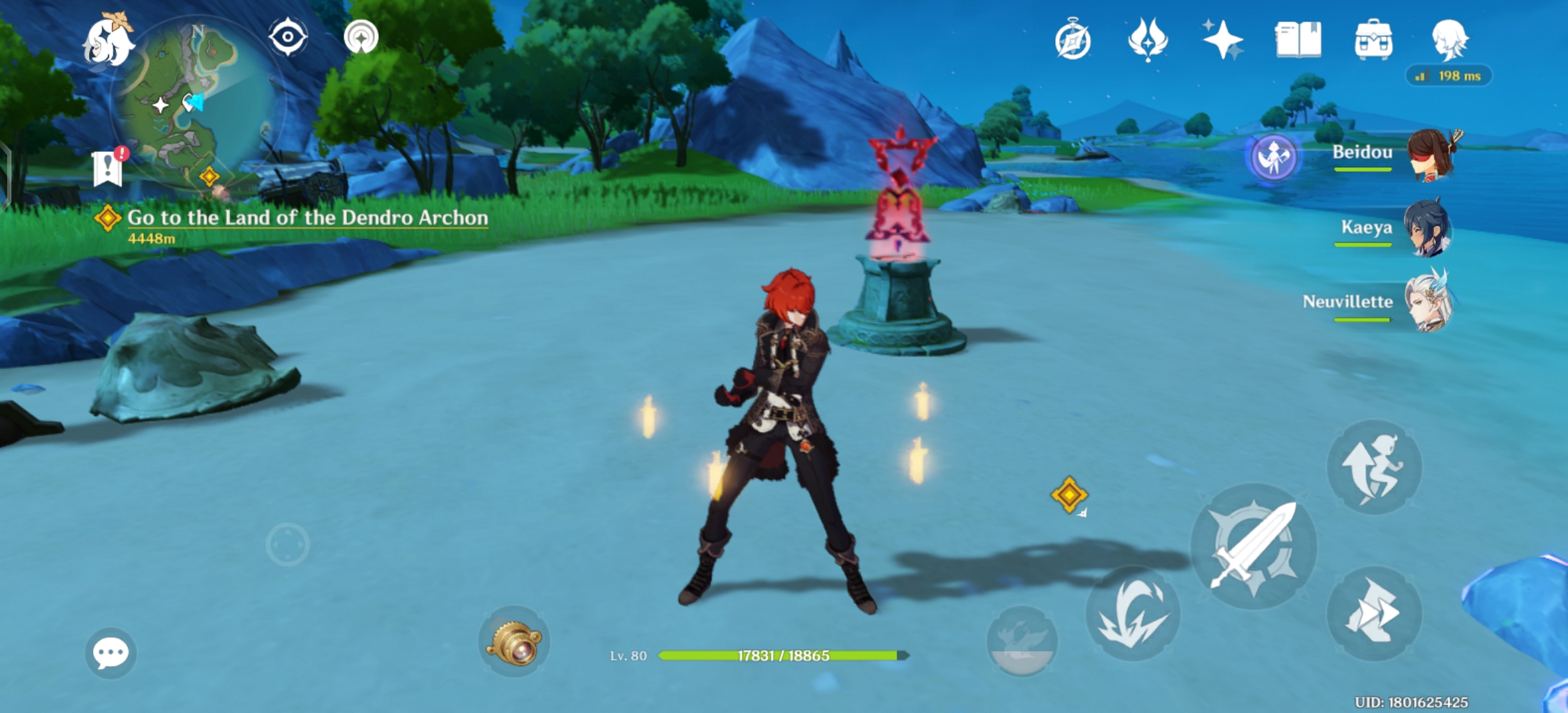Toggle the bookmark notification with red exclamation
This screenshot has width=1568, height=713.
coord(109,167)
